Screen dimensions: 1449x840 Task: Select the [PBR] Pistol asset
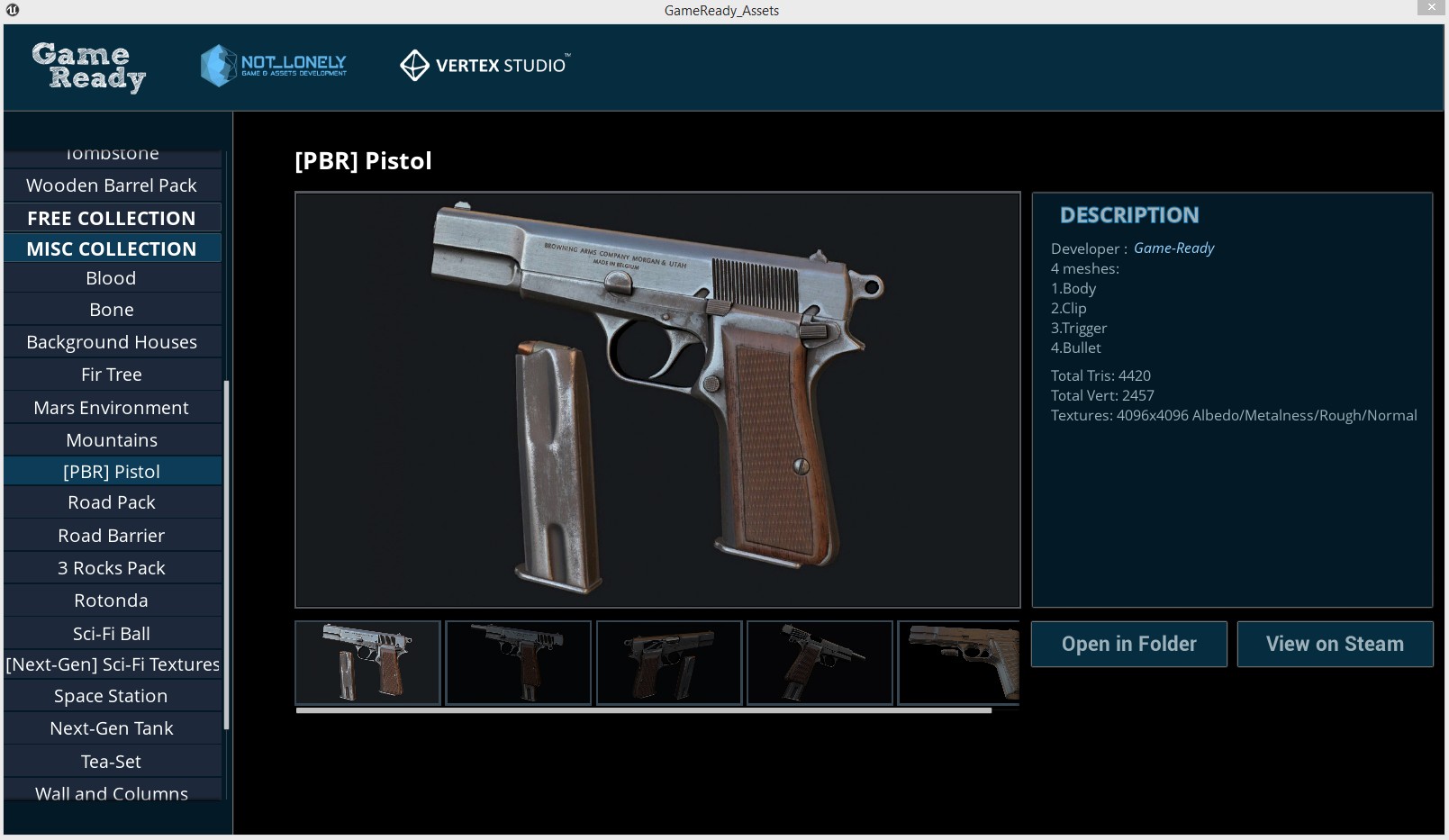(111, 471)
